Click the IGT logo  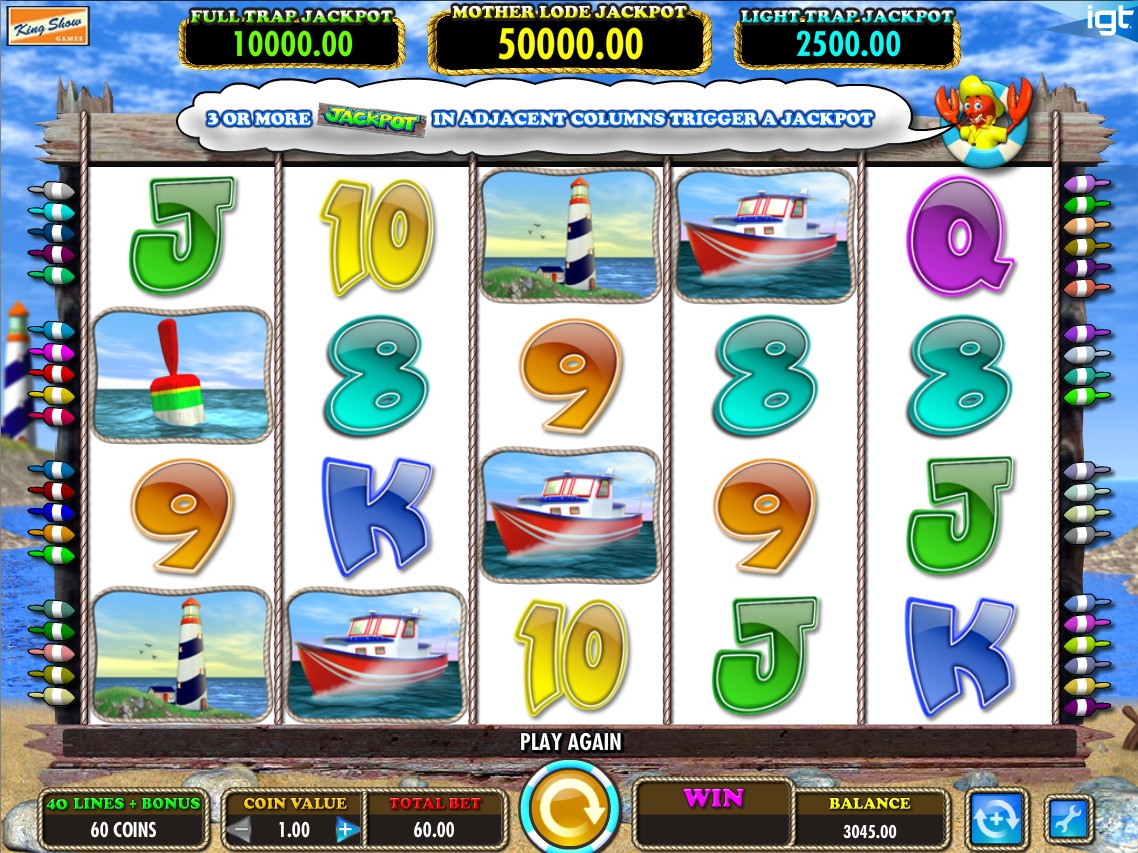[x=1108, y=18]
